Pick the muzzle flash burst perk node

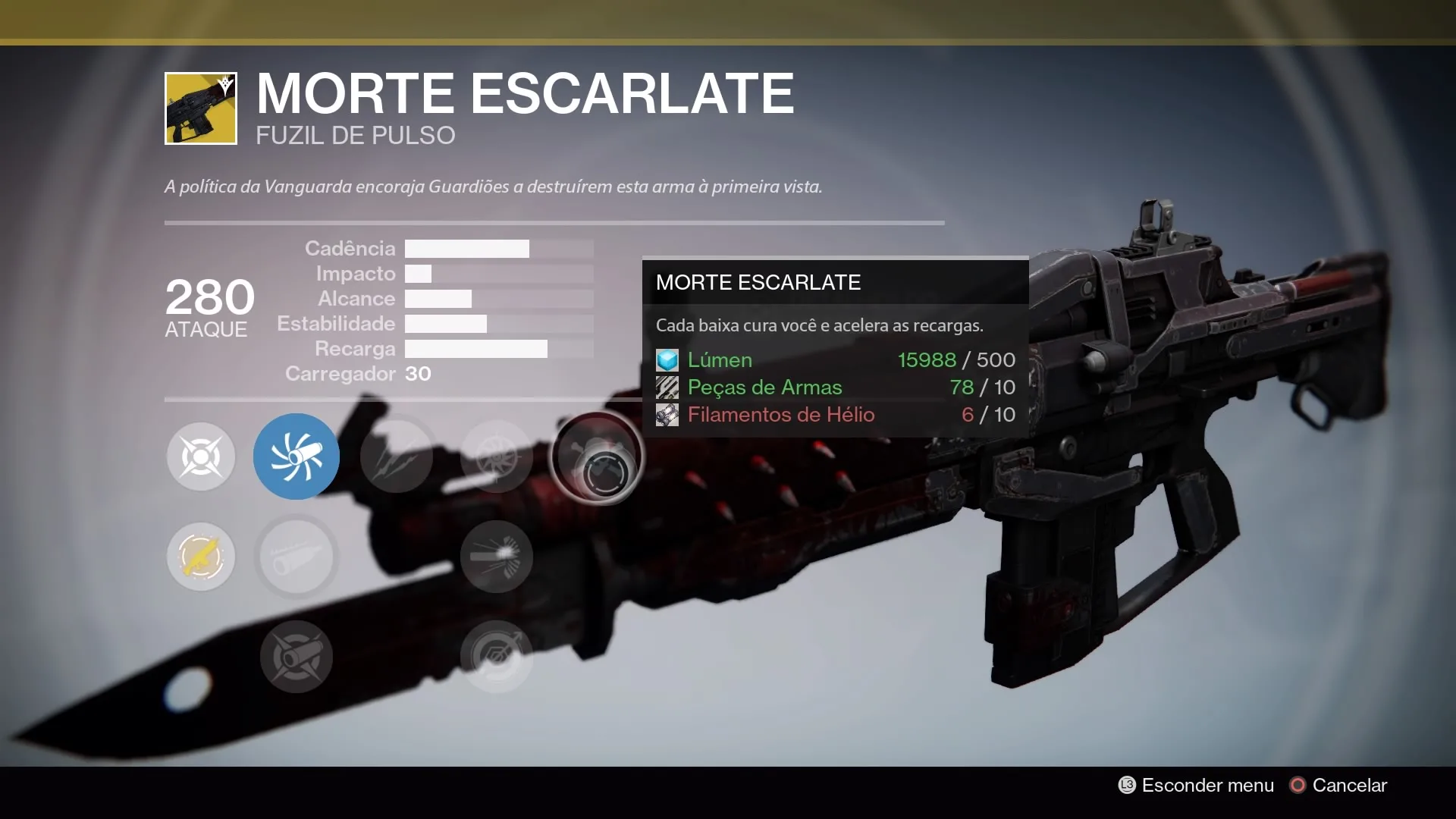pyautogui.click(x=497, y=557)
